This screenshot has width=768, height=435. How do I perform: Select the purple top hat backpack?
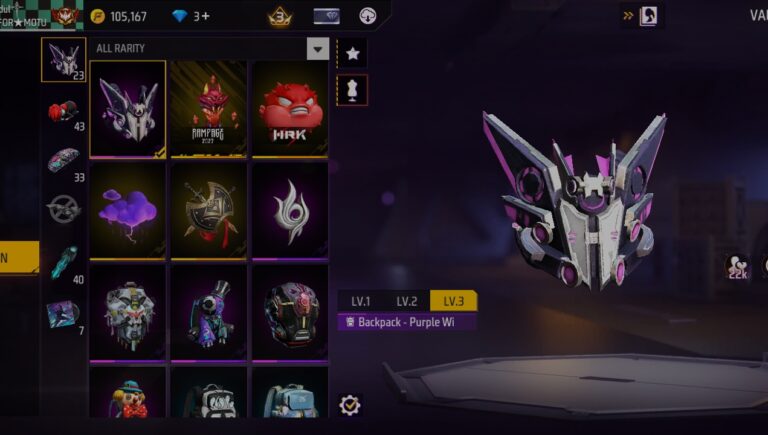[210, 312]
